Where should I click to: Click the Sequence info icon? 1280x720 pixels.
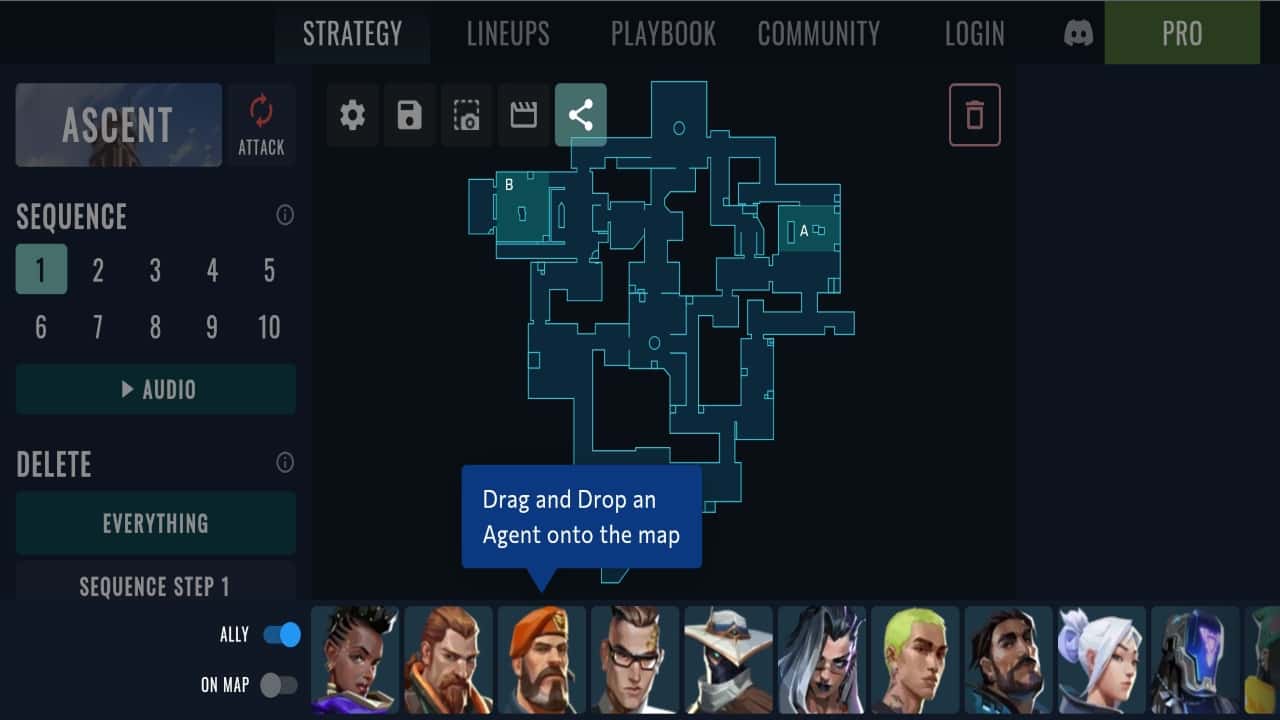pos(285,215)
